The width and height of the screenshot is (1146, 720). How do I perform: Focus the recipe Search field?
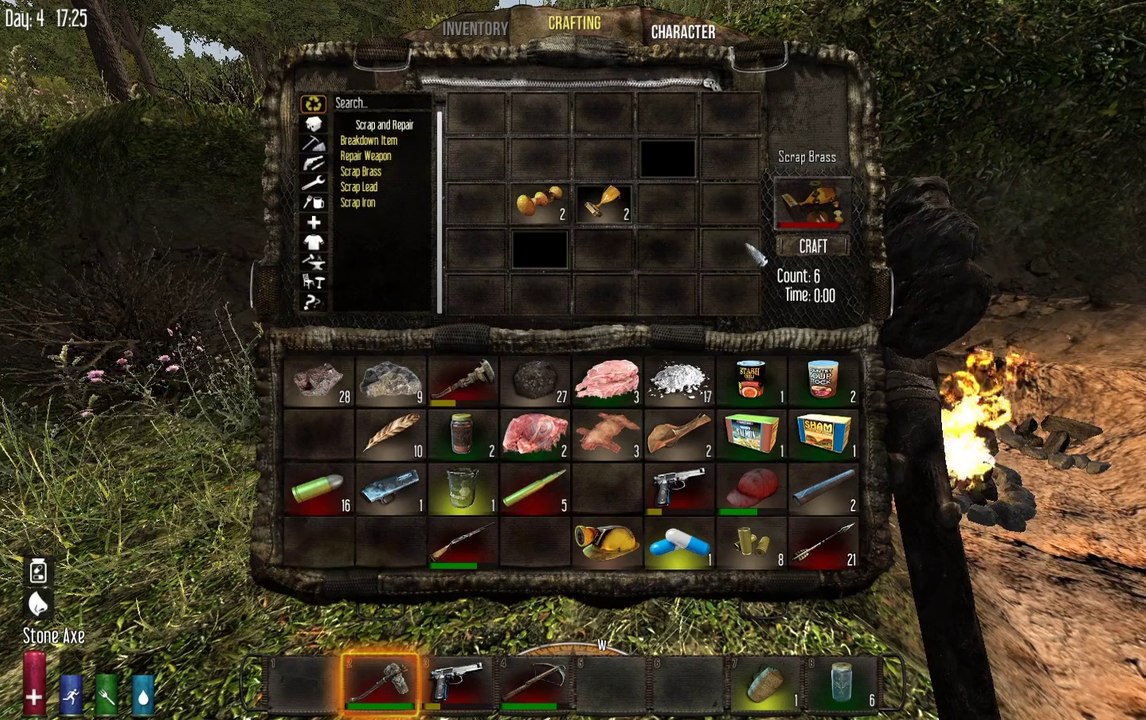pyautogui.click(x=380, y=102)
